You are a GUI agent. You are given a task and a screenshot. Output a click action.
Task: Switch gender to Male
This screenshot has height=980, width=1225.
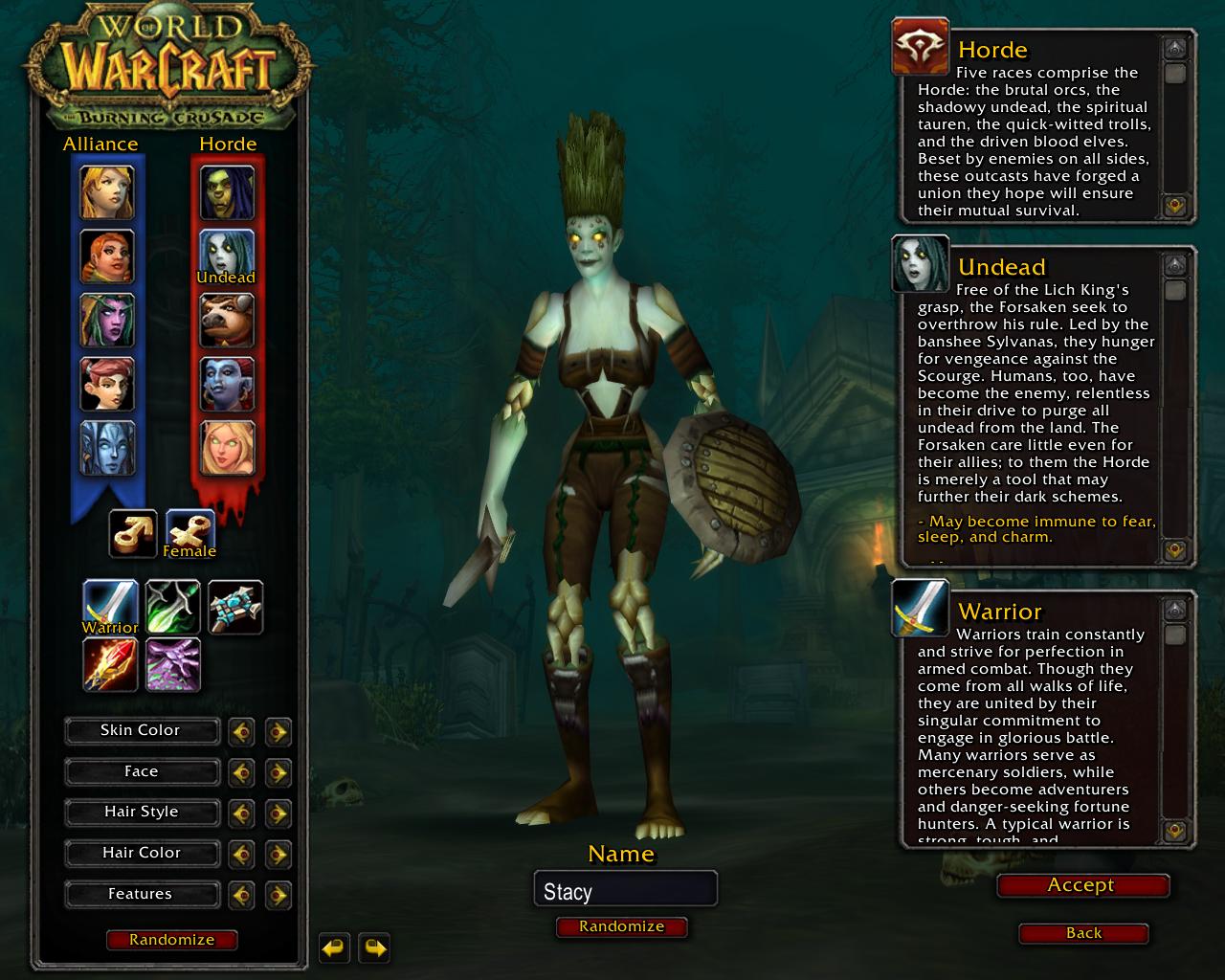click(132, 532)
